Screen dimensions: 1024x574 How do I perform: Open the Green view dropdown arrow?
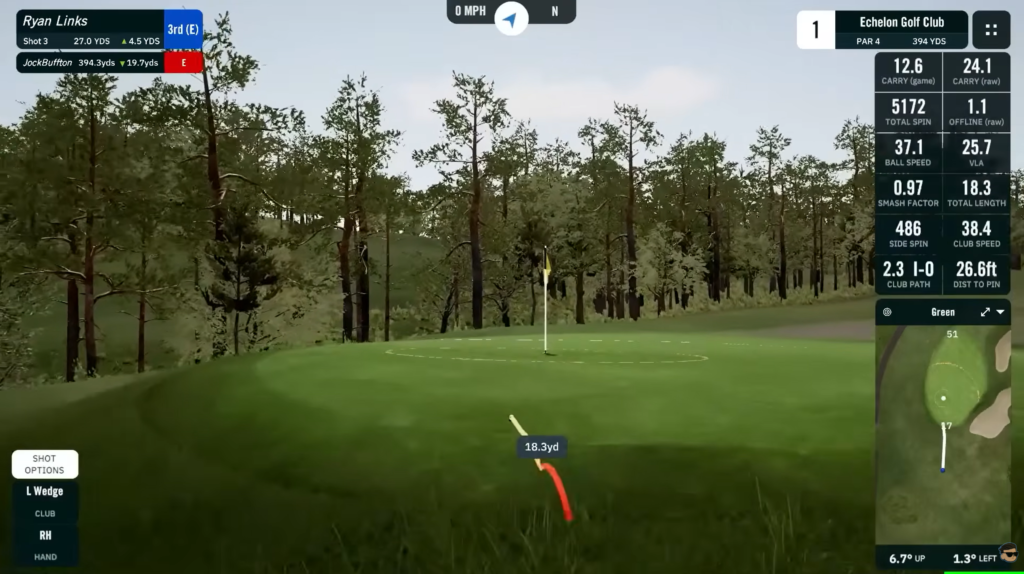[x=1002, y=312]
